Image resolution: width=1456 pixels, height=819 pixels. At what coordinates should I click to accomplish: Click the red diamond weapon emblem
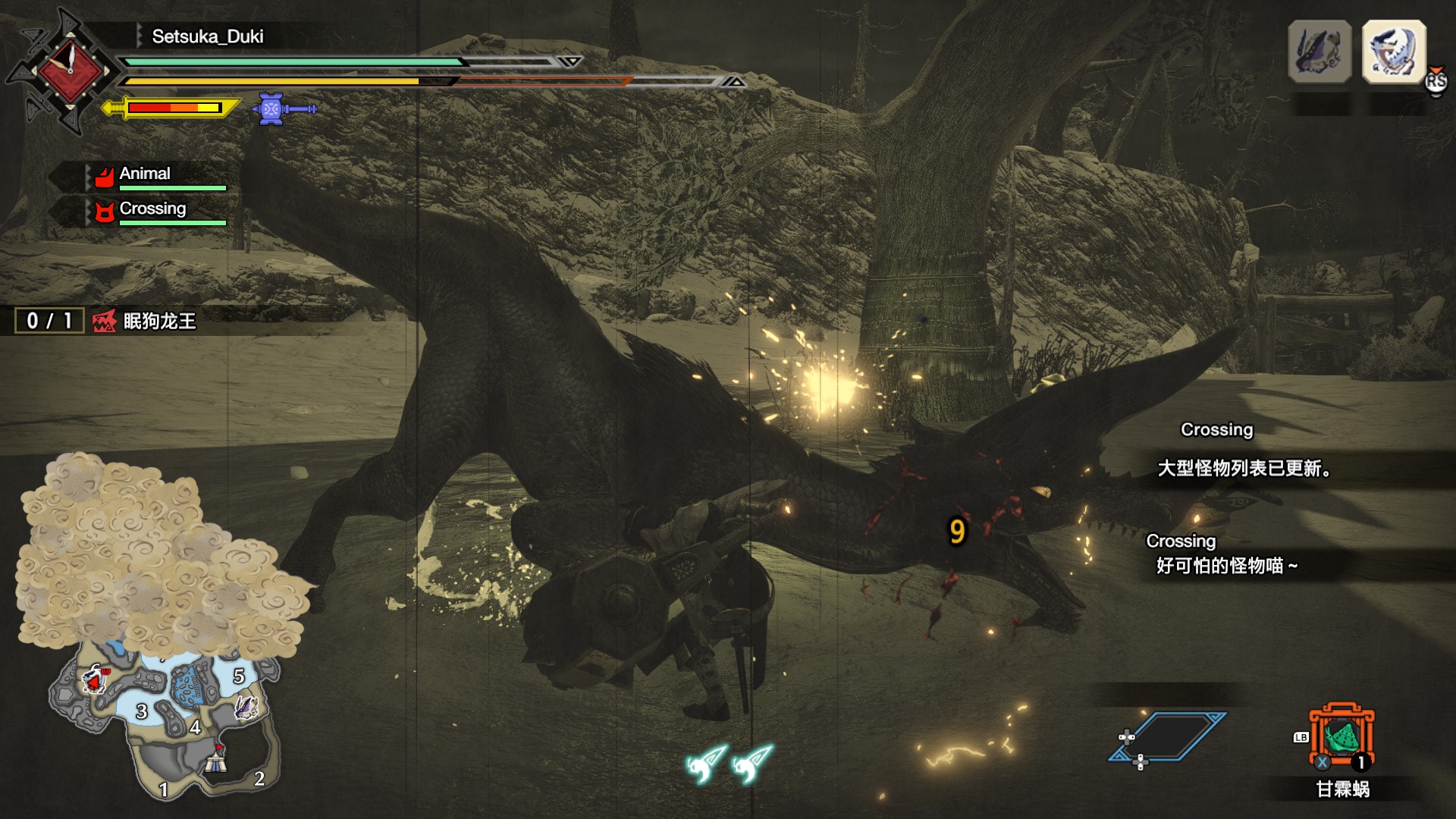click(70, 70)
